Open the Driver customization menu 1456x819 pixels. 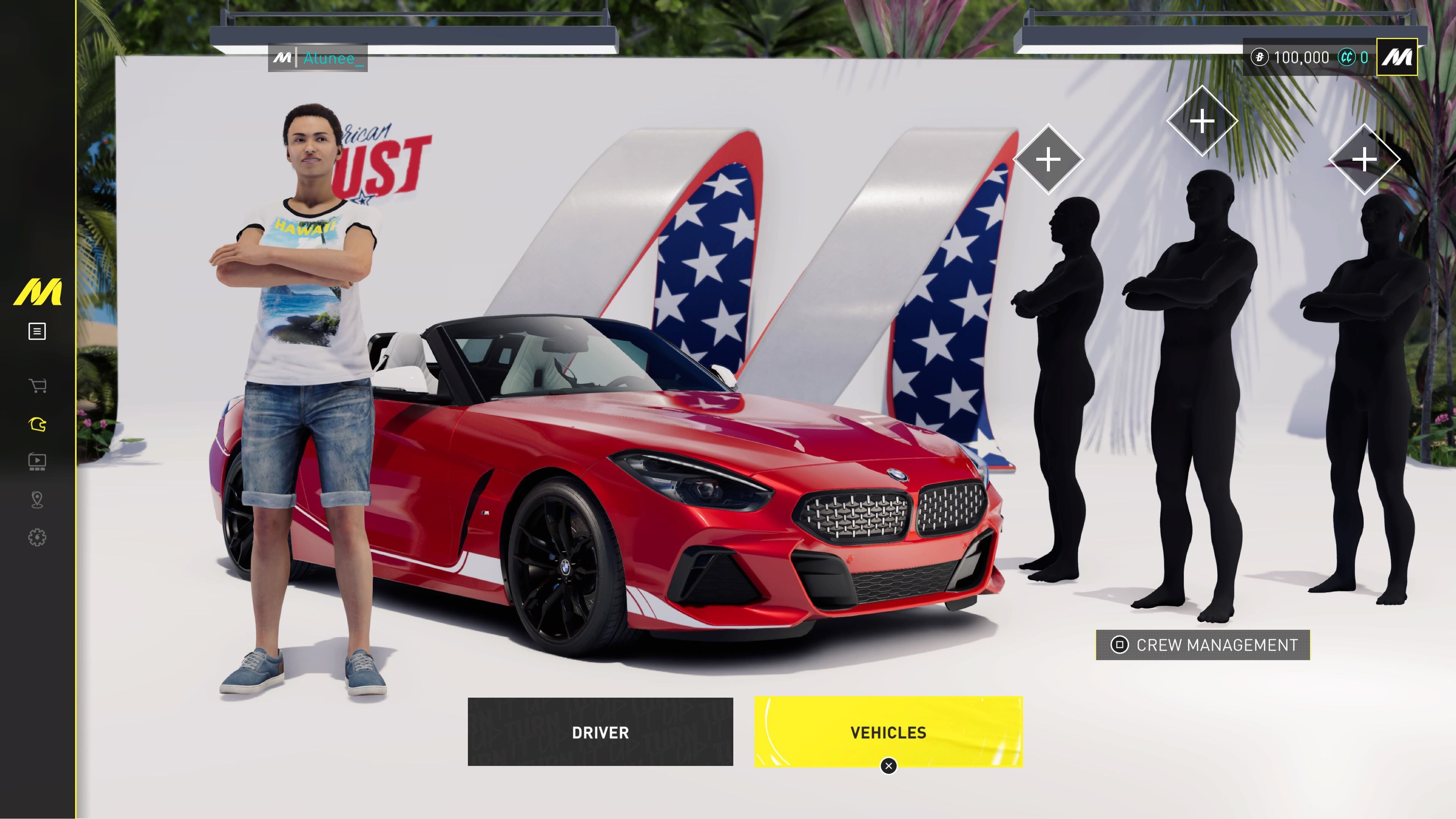[x=600, y=732]
